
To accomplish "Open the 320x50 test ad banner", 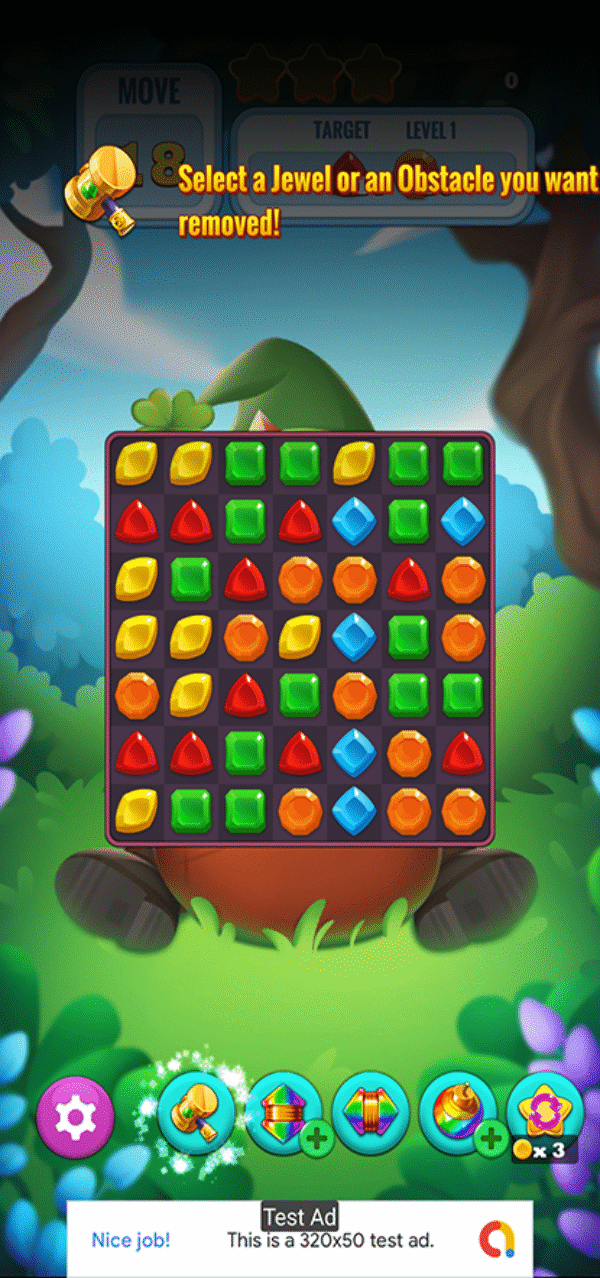I will [x=299, y=1239].
